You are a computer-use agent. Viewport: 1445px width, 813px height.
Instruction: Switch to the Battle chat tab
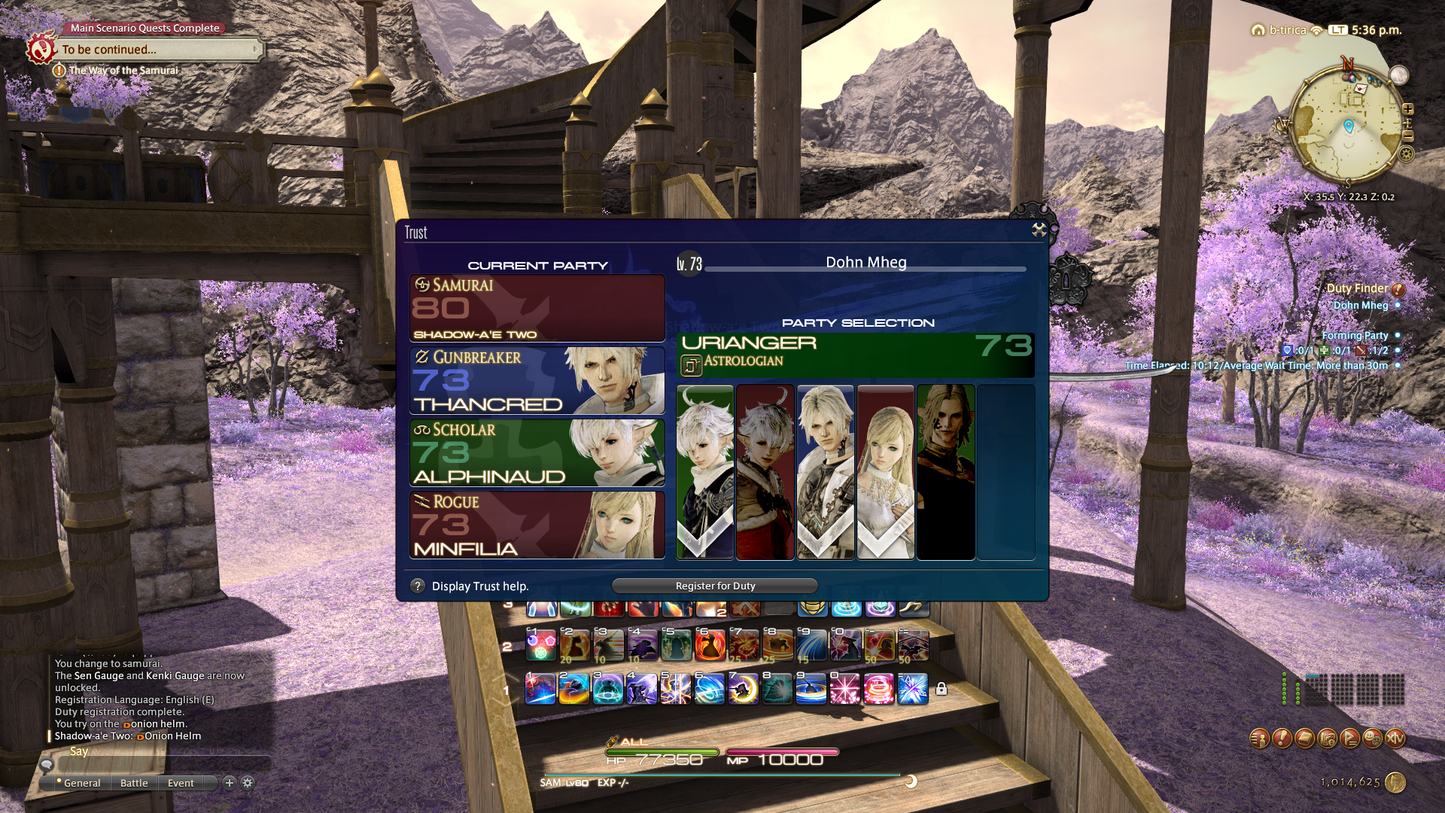pyautogui.click(x=133, y=783)
